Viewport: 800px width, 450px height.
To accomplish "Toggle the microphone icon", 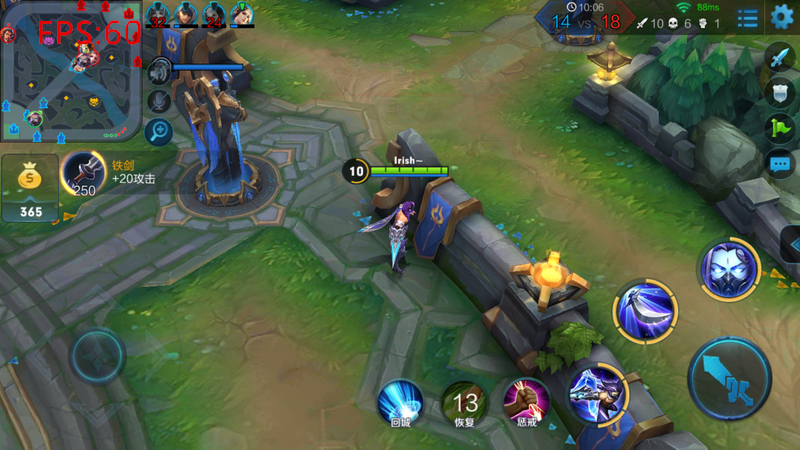I will point(159,101).
